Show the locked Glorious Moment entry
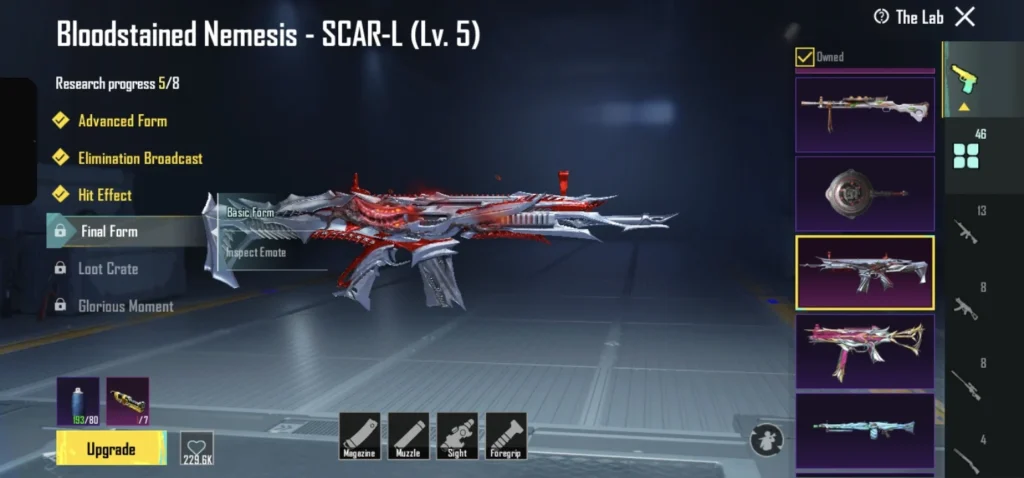Image resolution: width=1024 pixels, height=478 pixels. pos(125,306)
